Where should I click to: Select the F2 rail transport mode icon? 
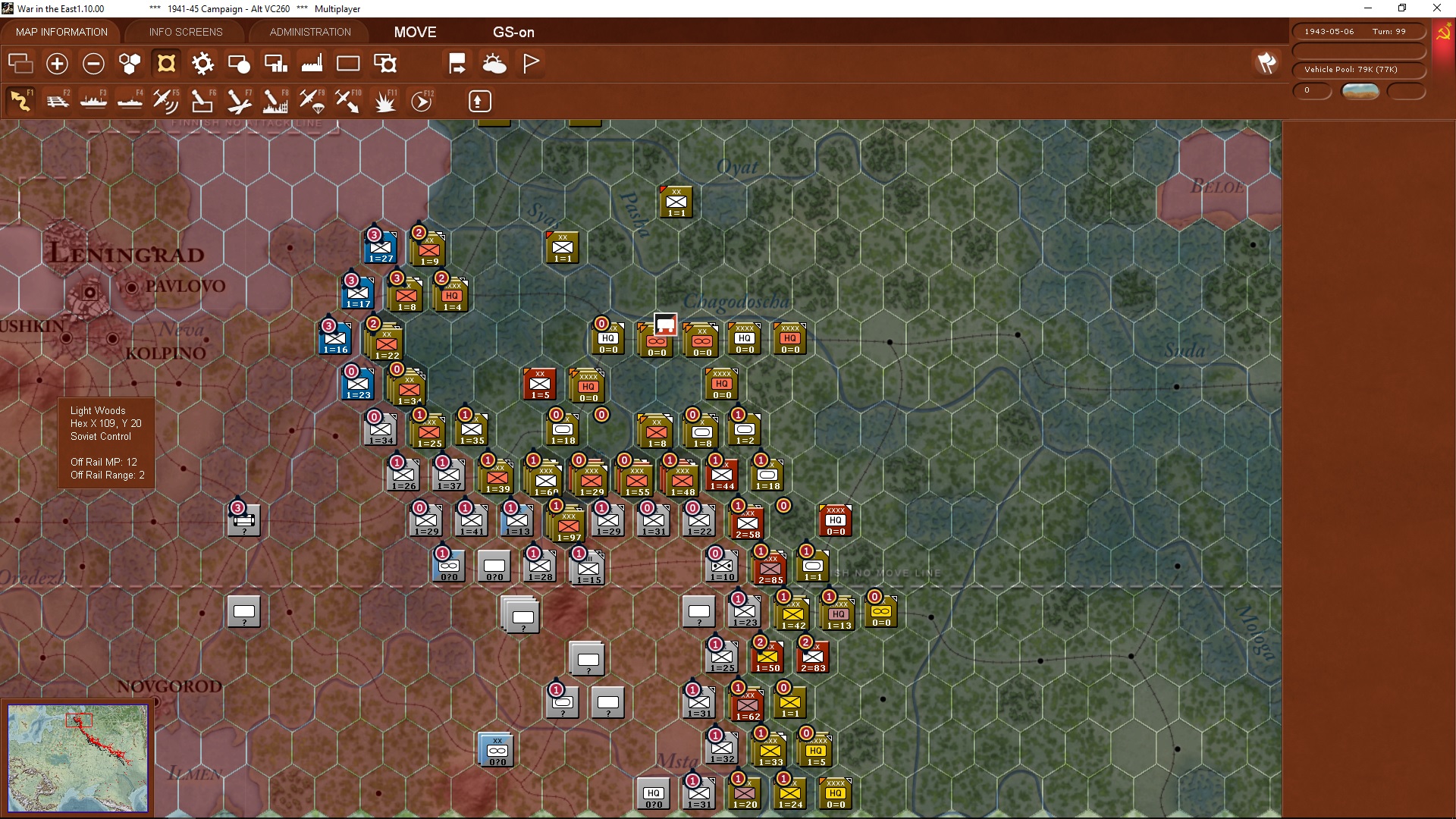(x=58, y=100)
